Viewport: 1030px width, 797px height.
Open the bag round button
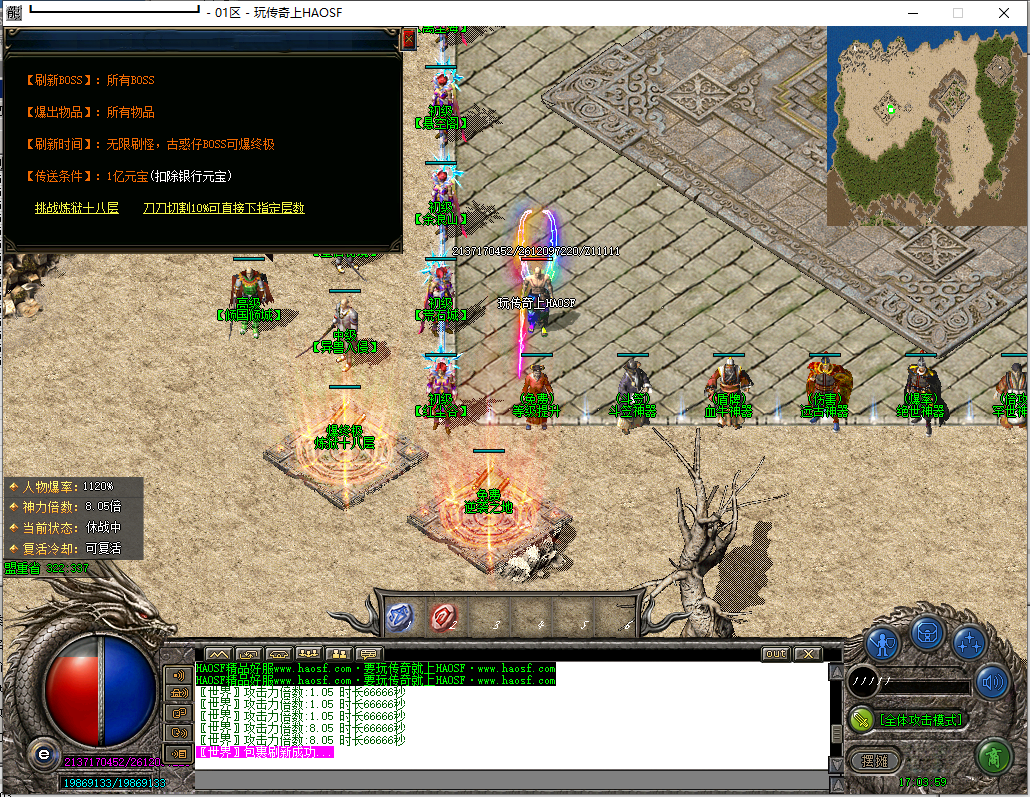[927, 632]
